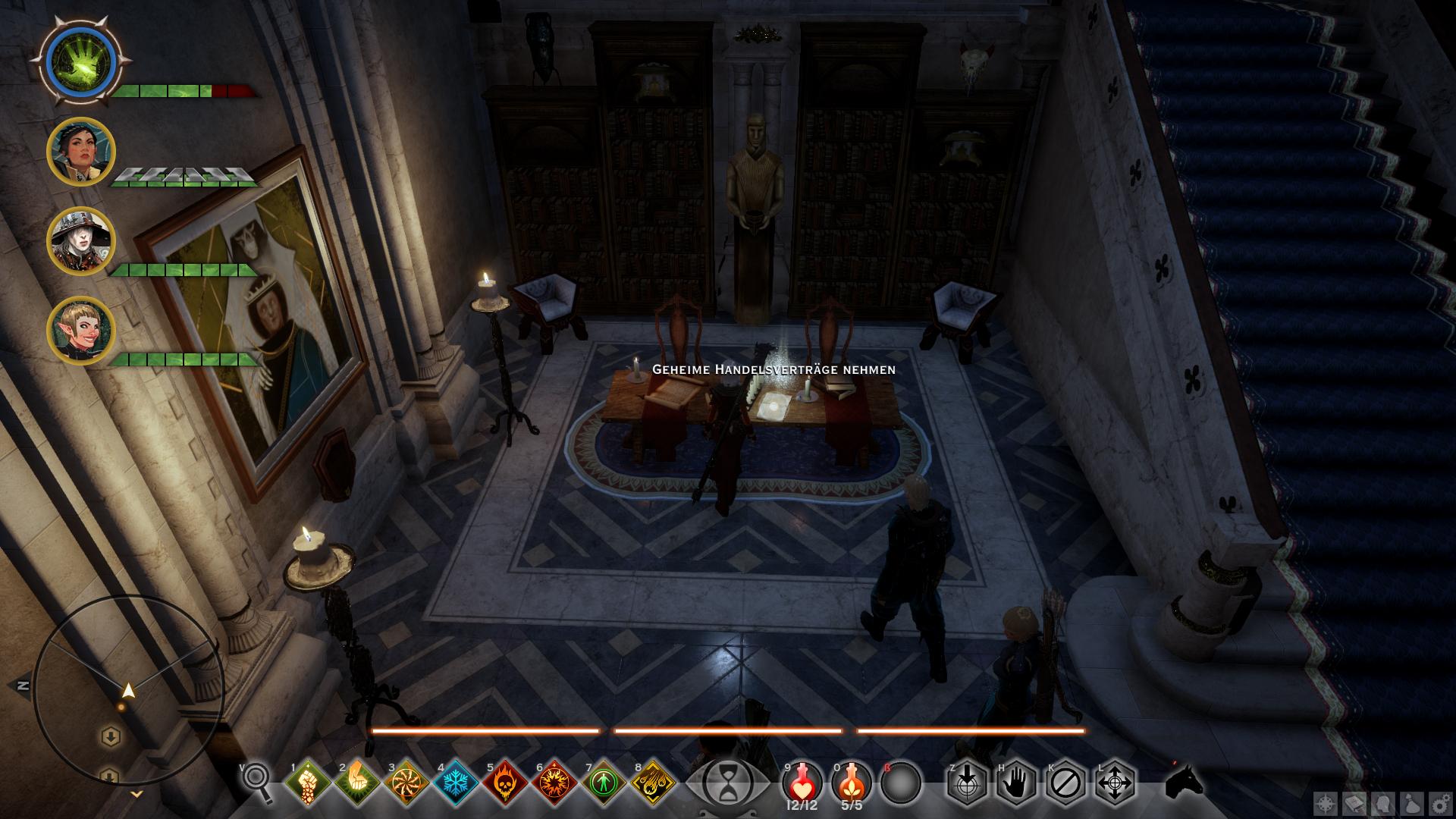Activate the magnifying glass search icon
Viewport: 1456px width, 819px height.
point(257,782)
